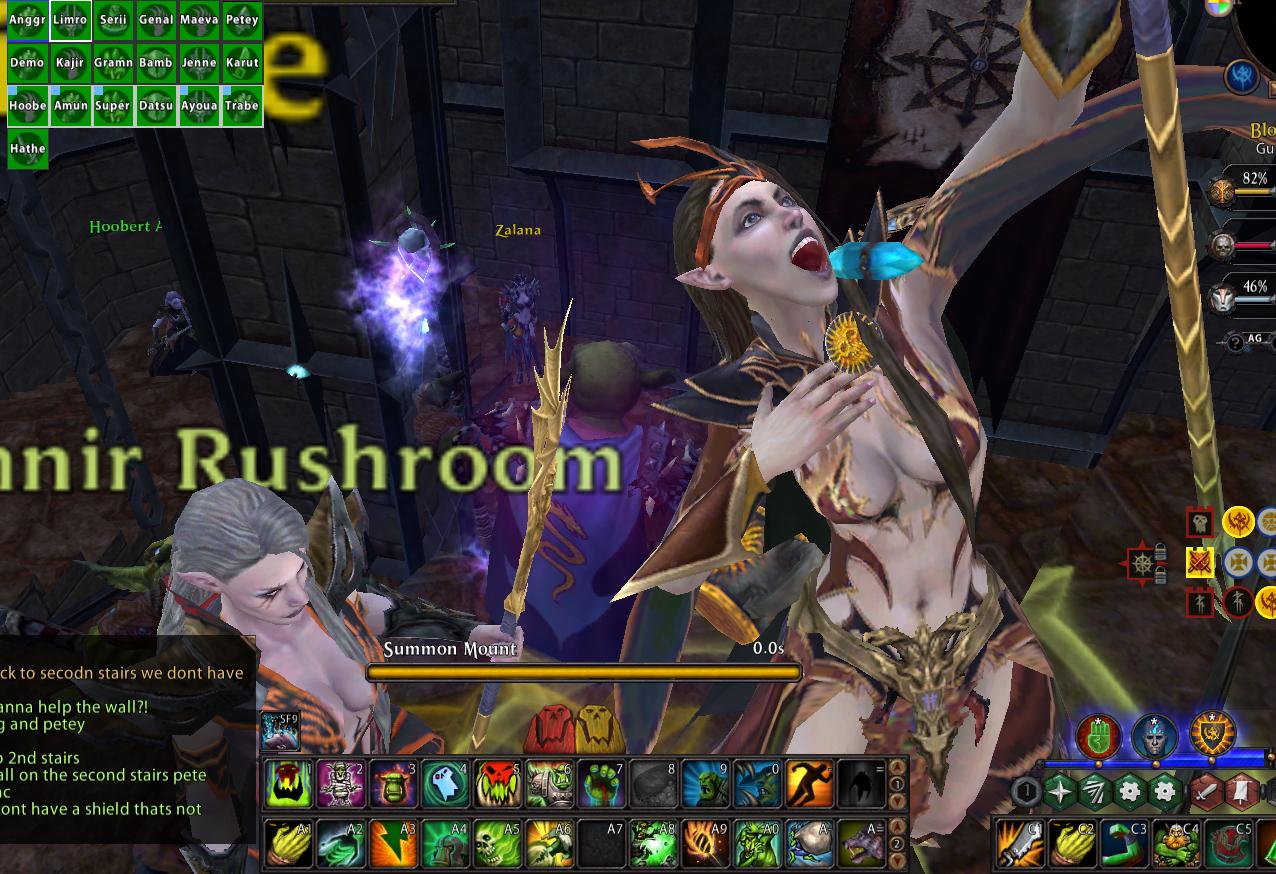Select the red sword tactic hexagon
Viewport: 1276px width, 874px height.
click(x=1206, y=792)
